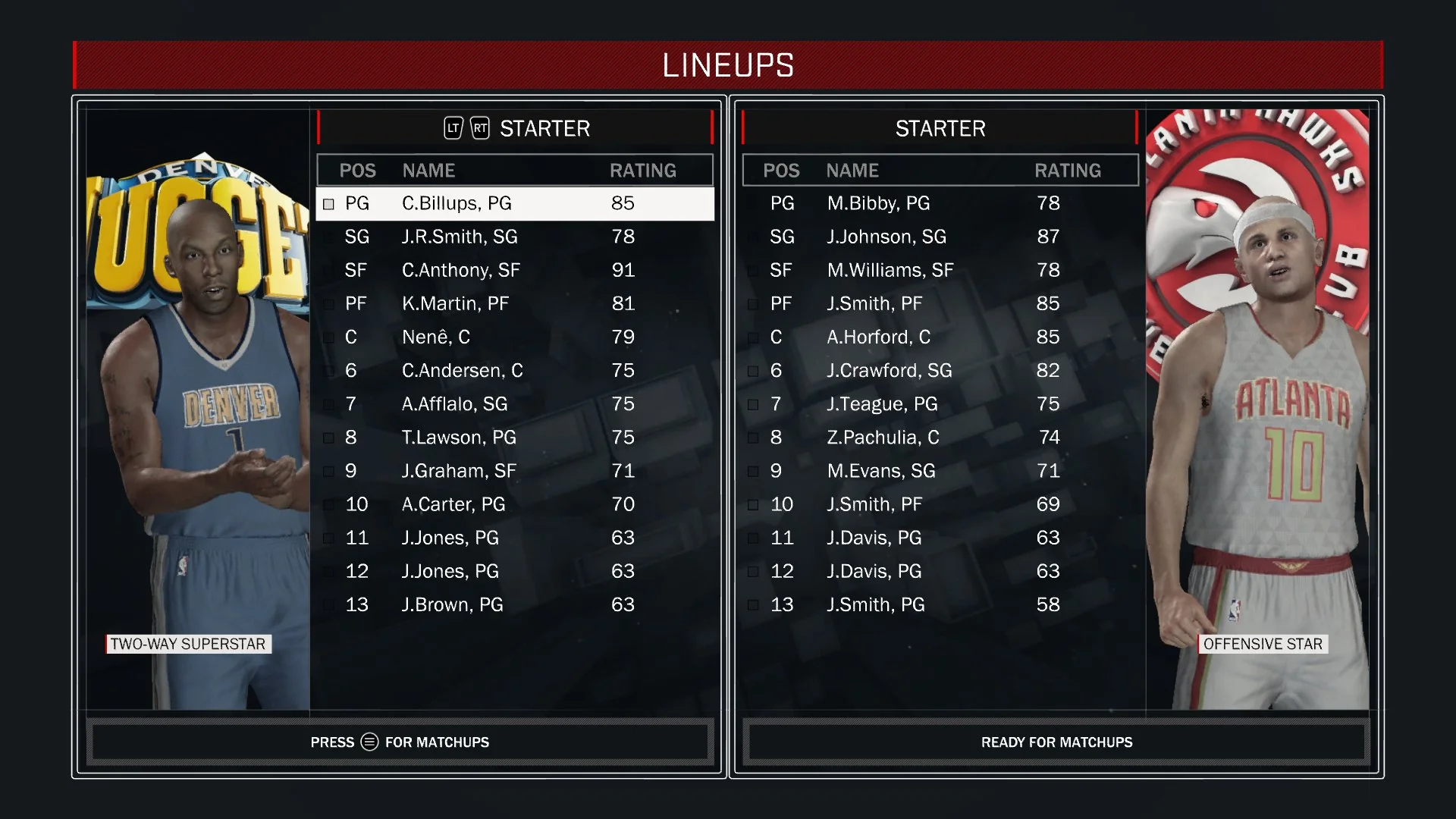Select the M.Williams row
The image size is (1456, 819).
pyautogui.click(x=940, y=270)
